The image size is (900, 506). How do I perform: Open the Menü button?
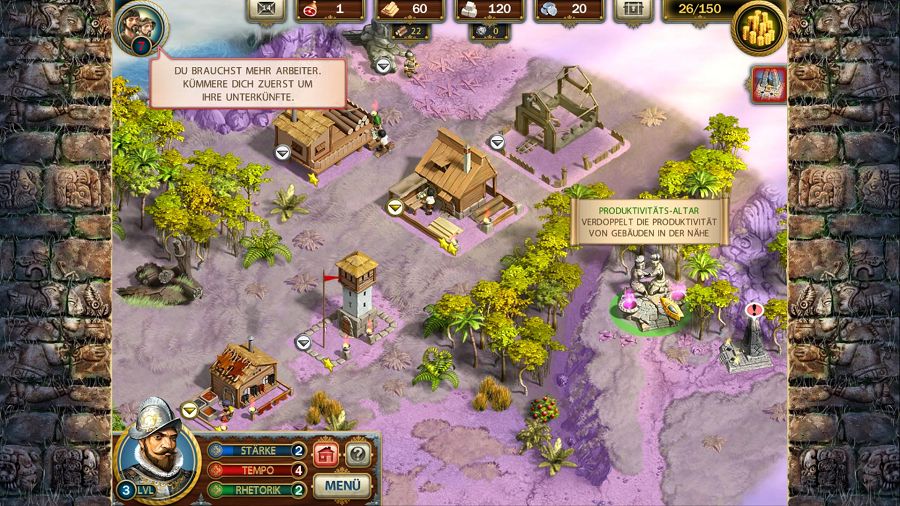342,486
